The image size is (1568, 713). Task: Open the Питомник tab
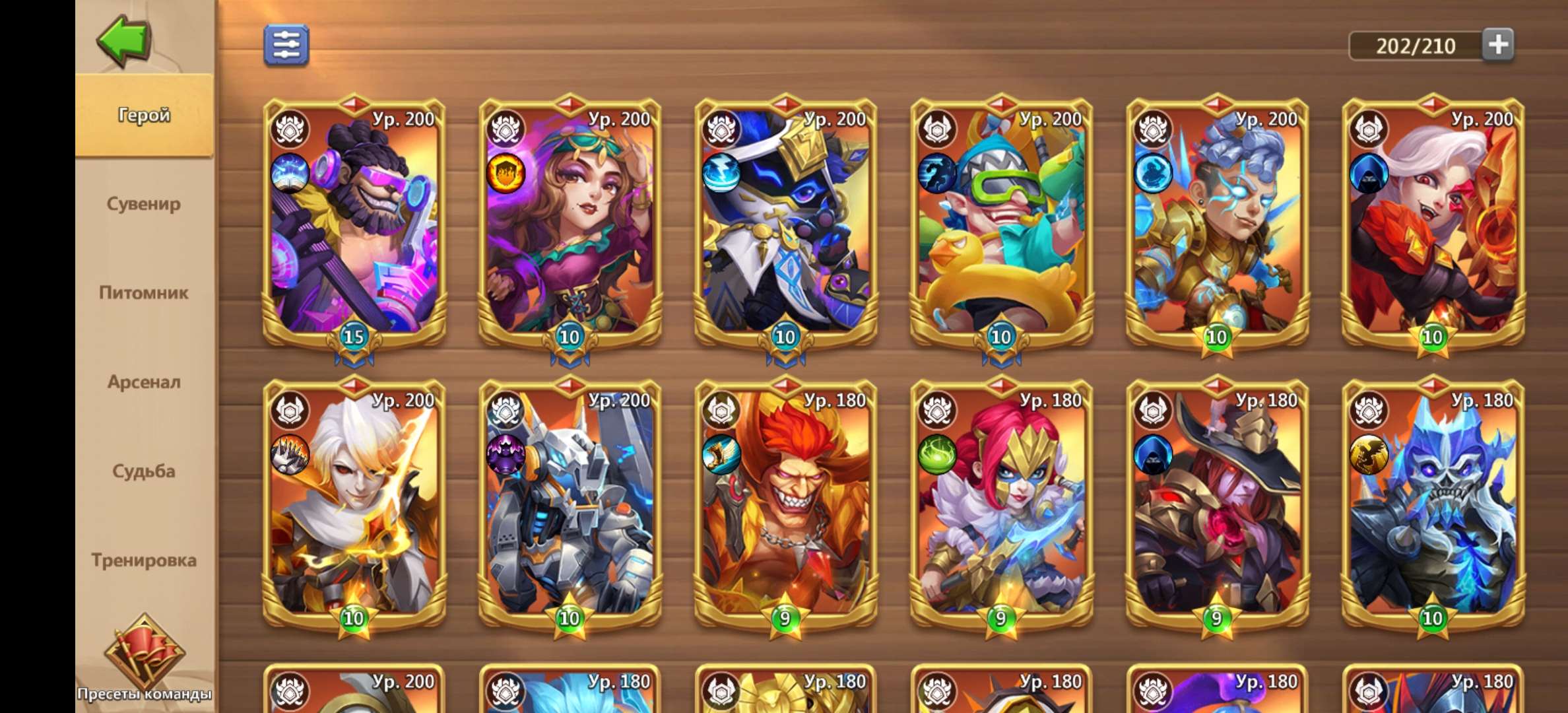click(x=145, y=293)
